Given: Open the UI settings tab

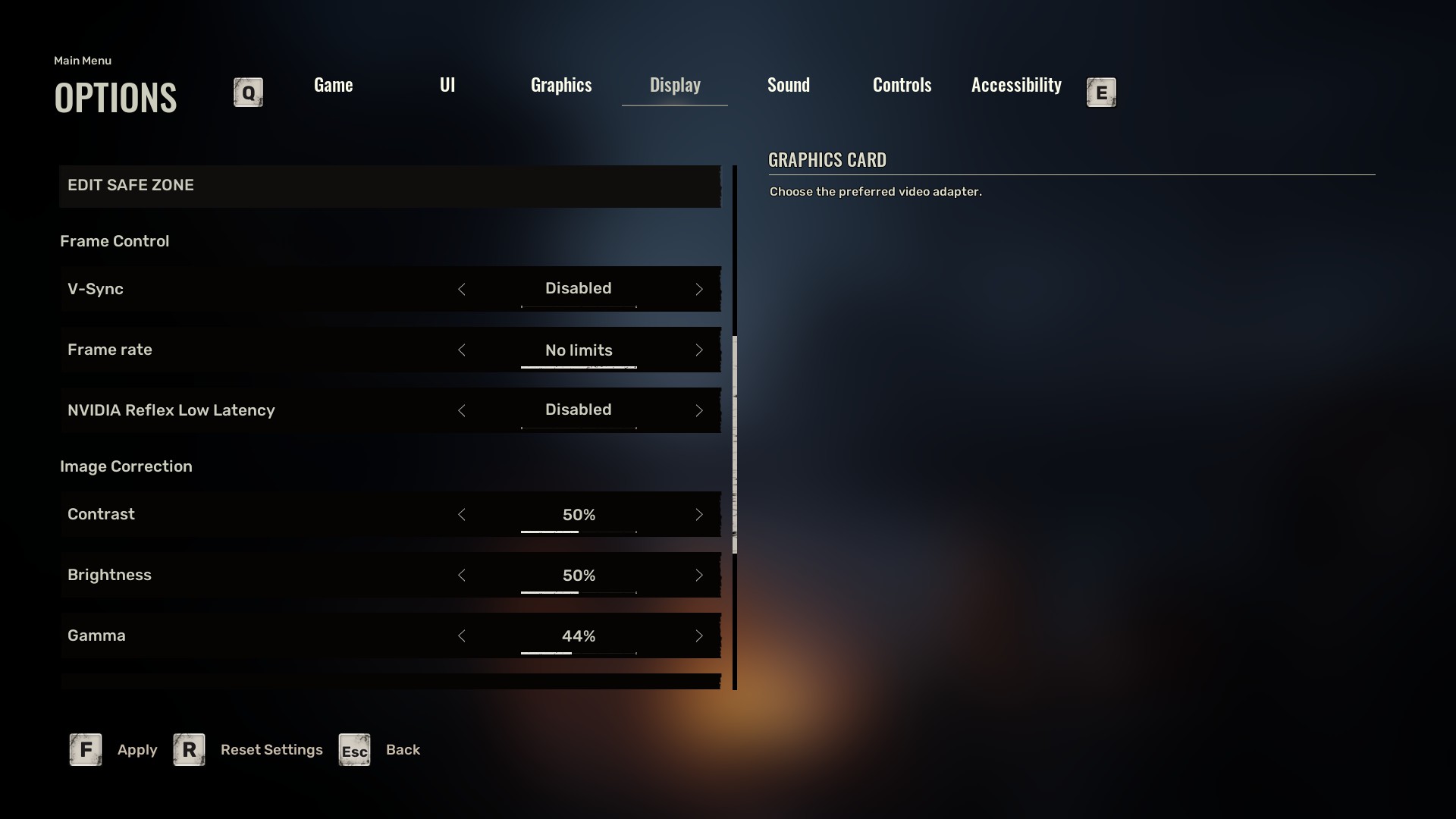Looking at the screenshot, I should point(447,85).
